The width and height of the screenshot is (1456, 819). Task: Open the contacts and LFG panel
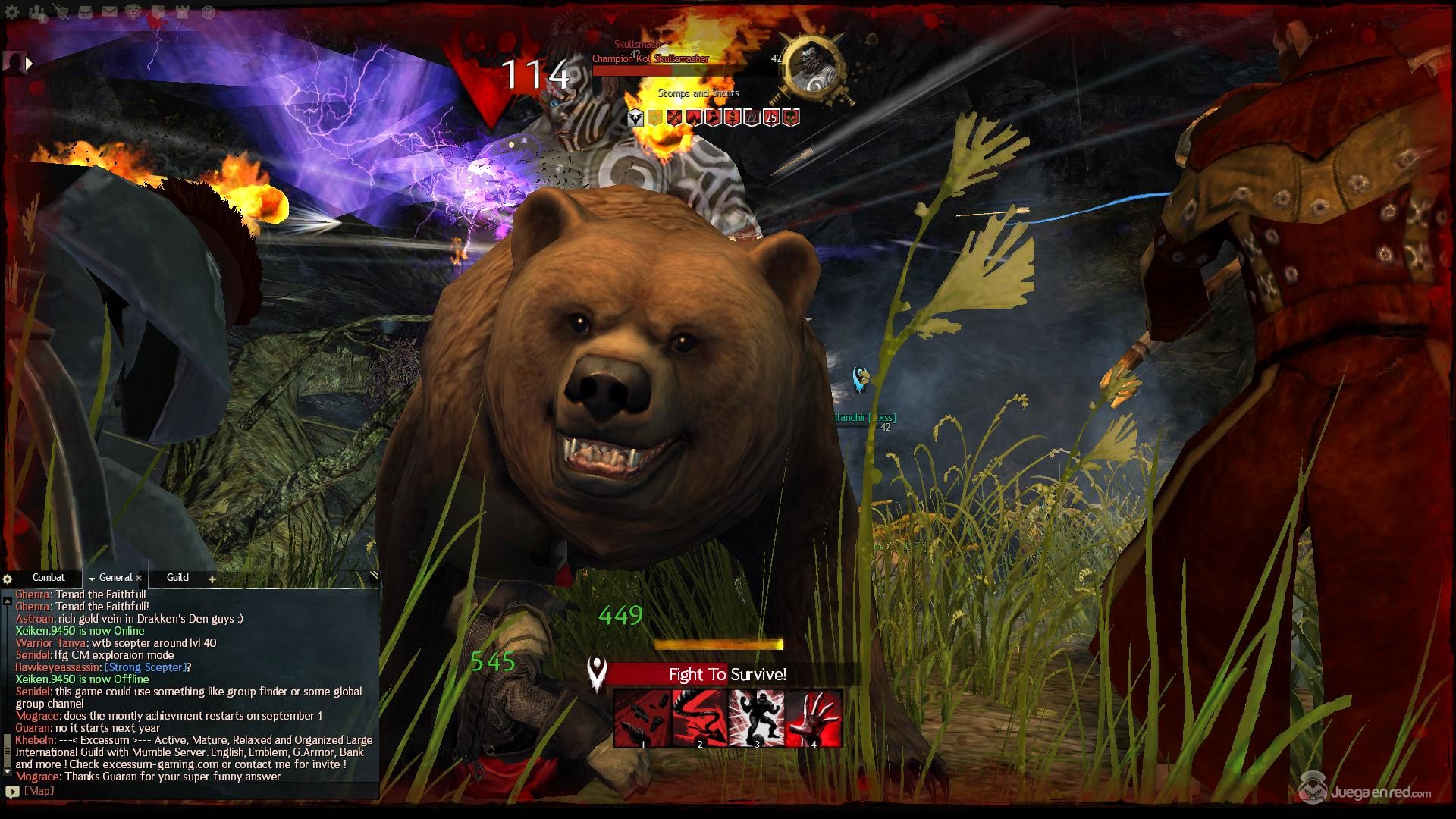(x=38, y=12)
